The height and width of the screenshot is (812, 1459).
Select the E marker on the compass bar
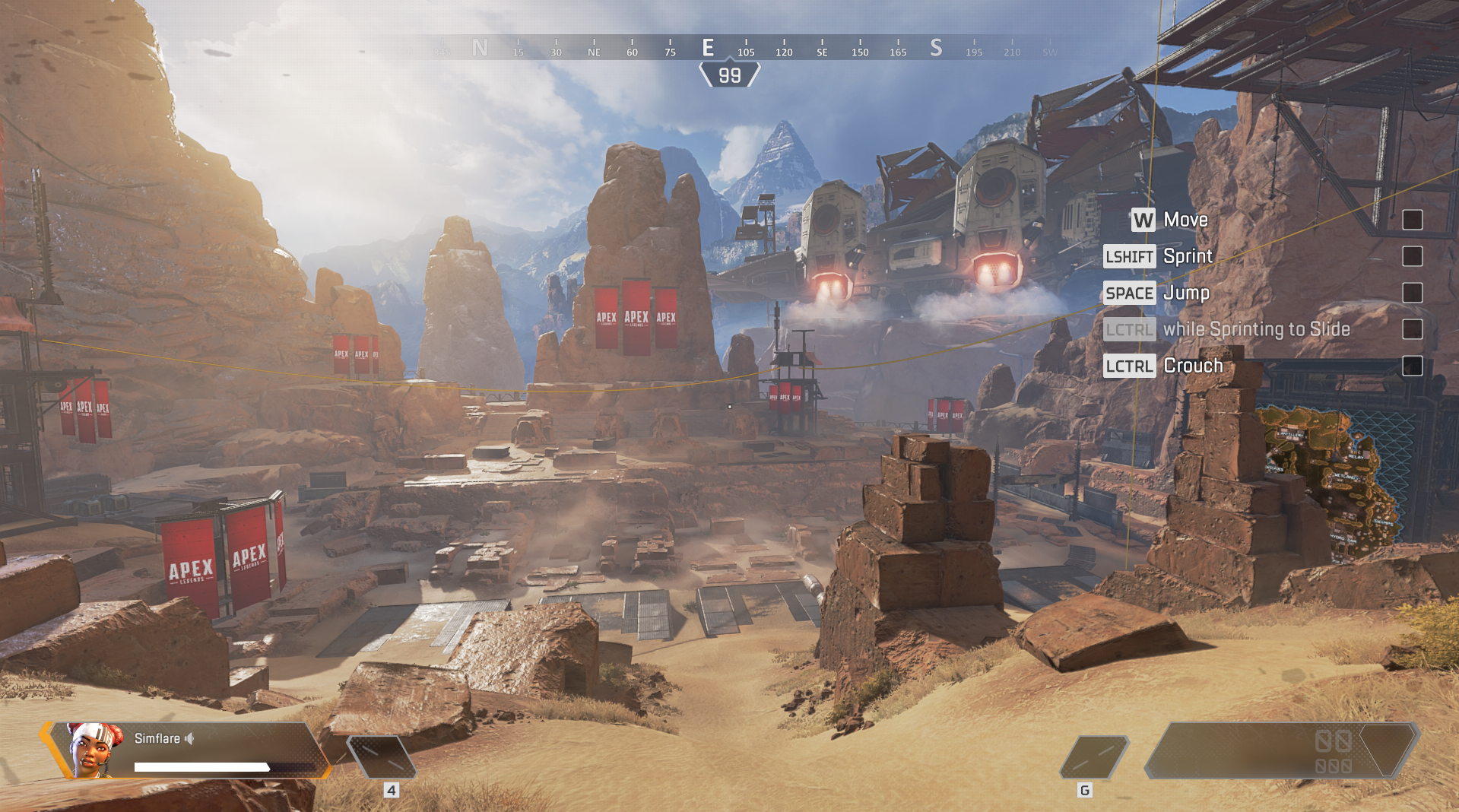tap(707, 47)
